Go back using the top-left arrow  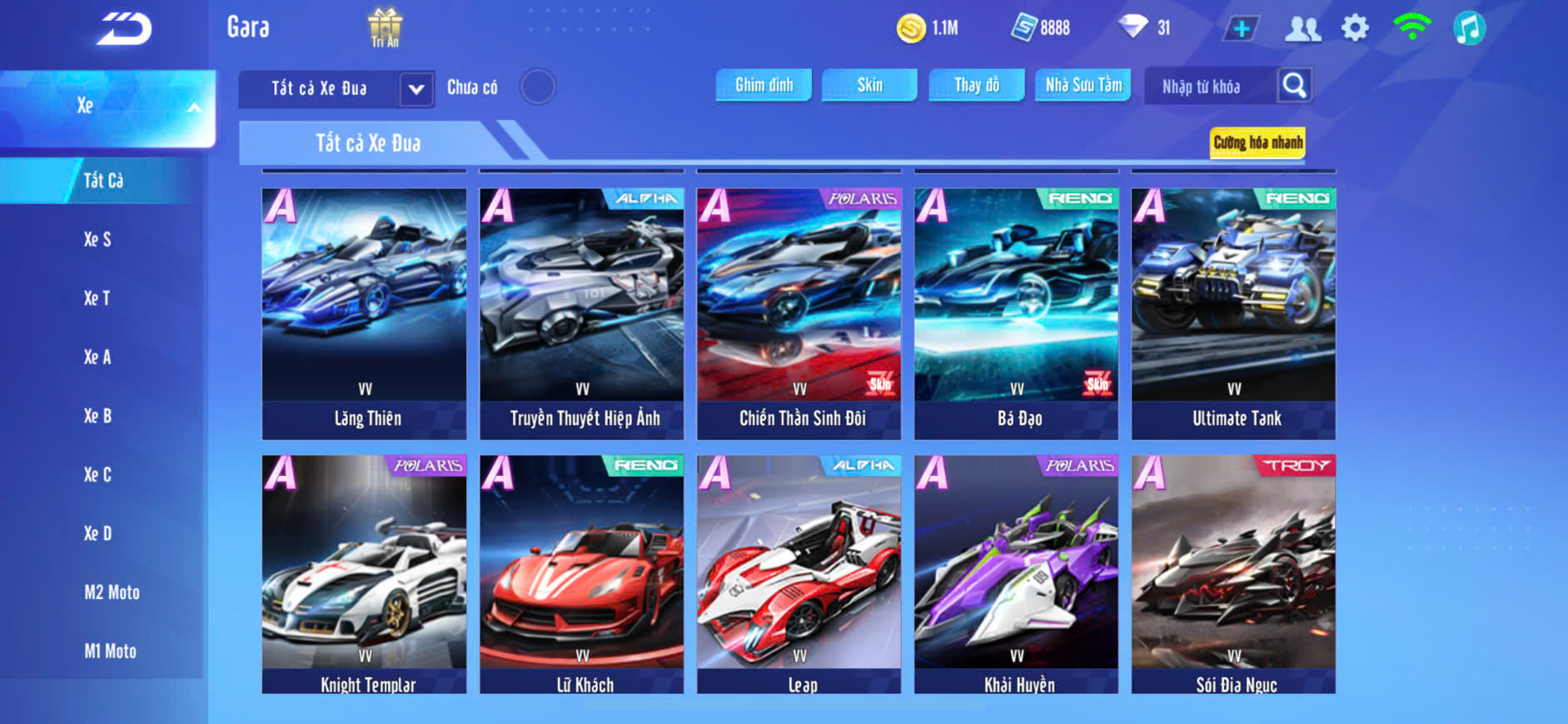pyautogui.click(x=125, y=29)
